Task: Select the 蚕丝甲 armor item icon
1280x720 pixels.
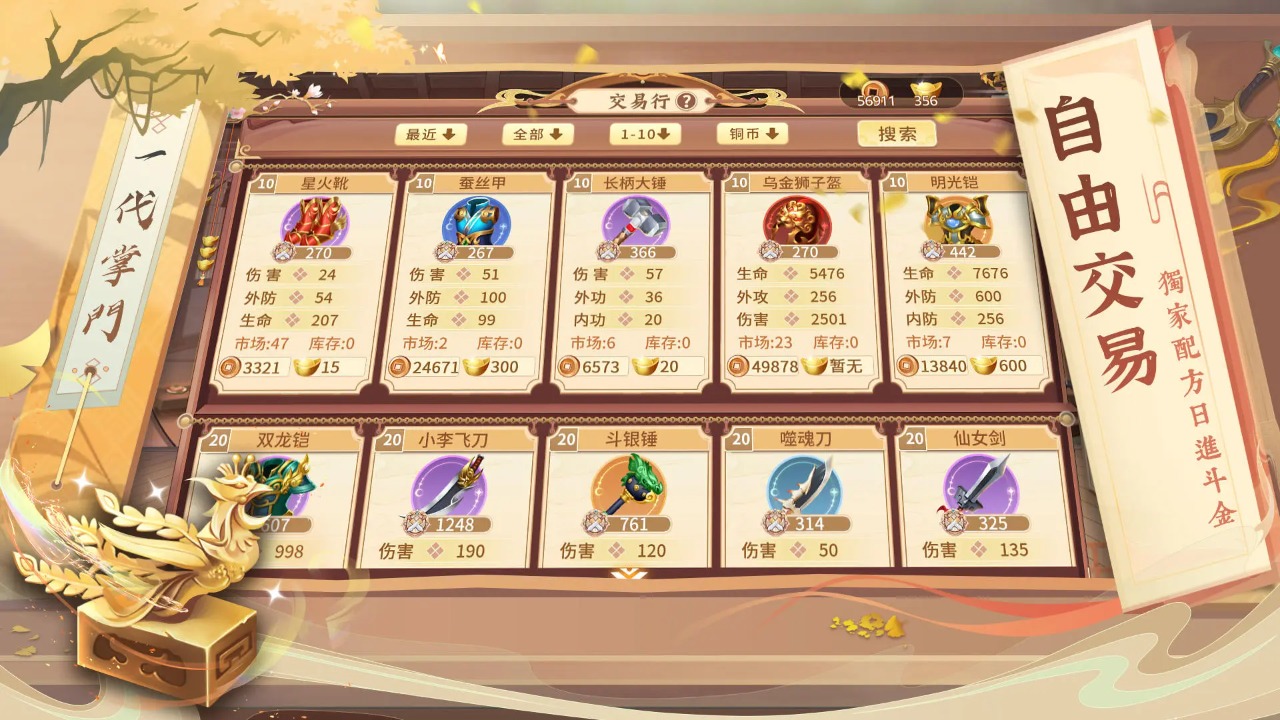Action: (x=477, y=222)
